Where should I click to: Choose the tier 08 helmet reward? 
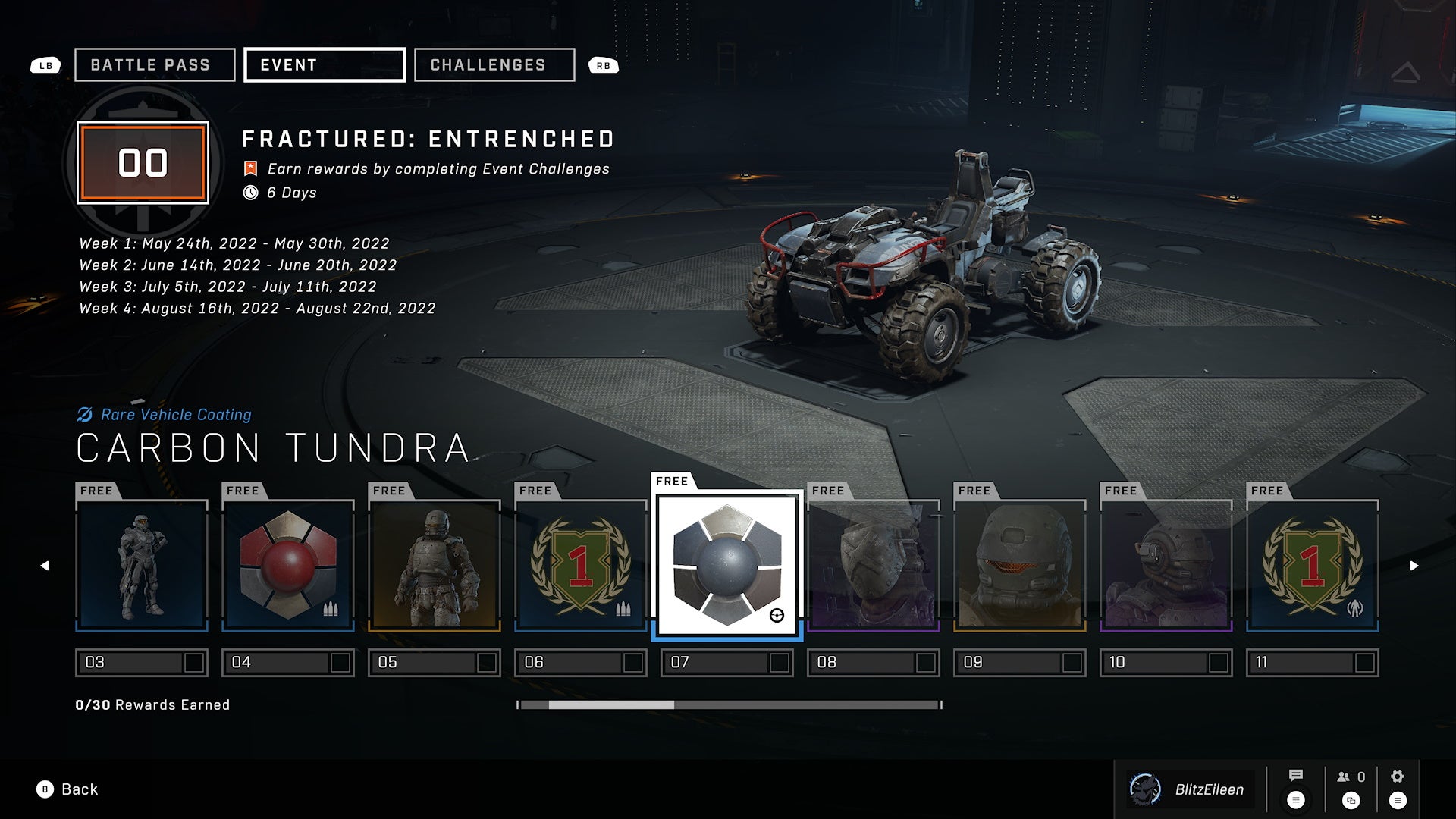click(874, 565)
